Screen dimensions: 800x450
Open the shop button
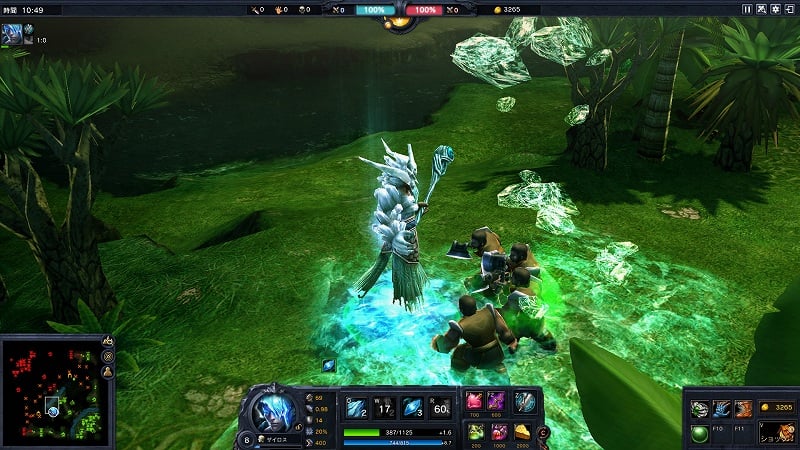[776, 432]
